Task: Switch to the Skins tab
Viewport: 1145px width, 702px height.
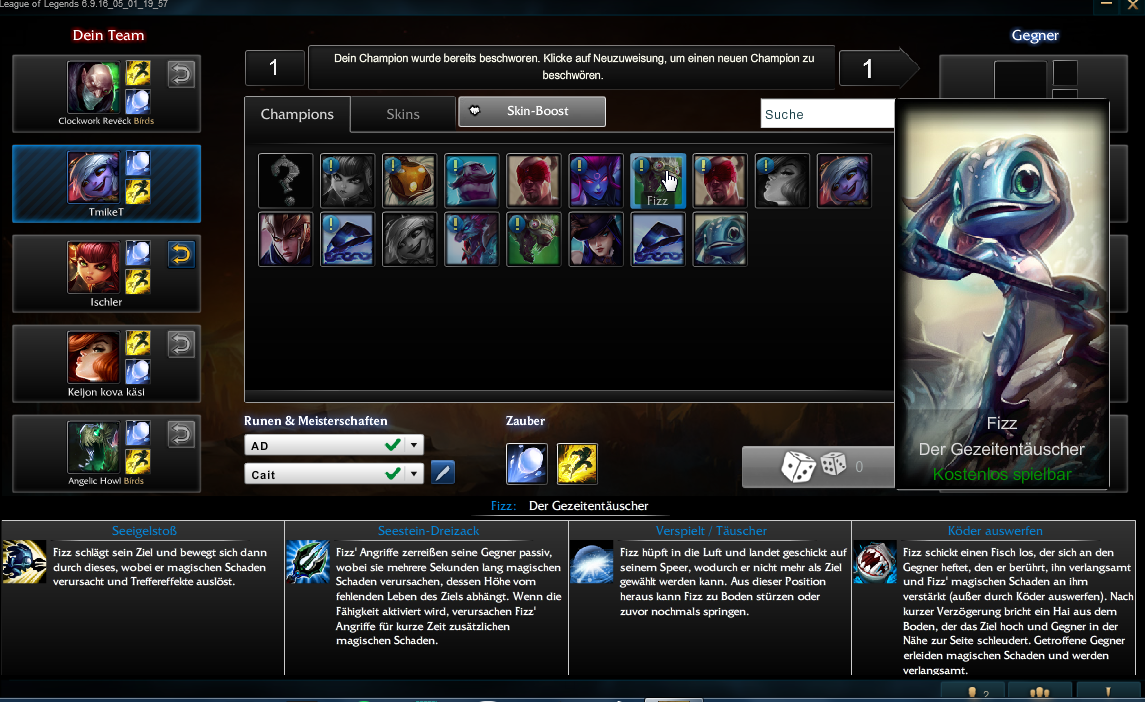Action: point(403,114)
